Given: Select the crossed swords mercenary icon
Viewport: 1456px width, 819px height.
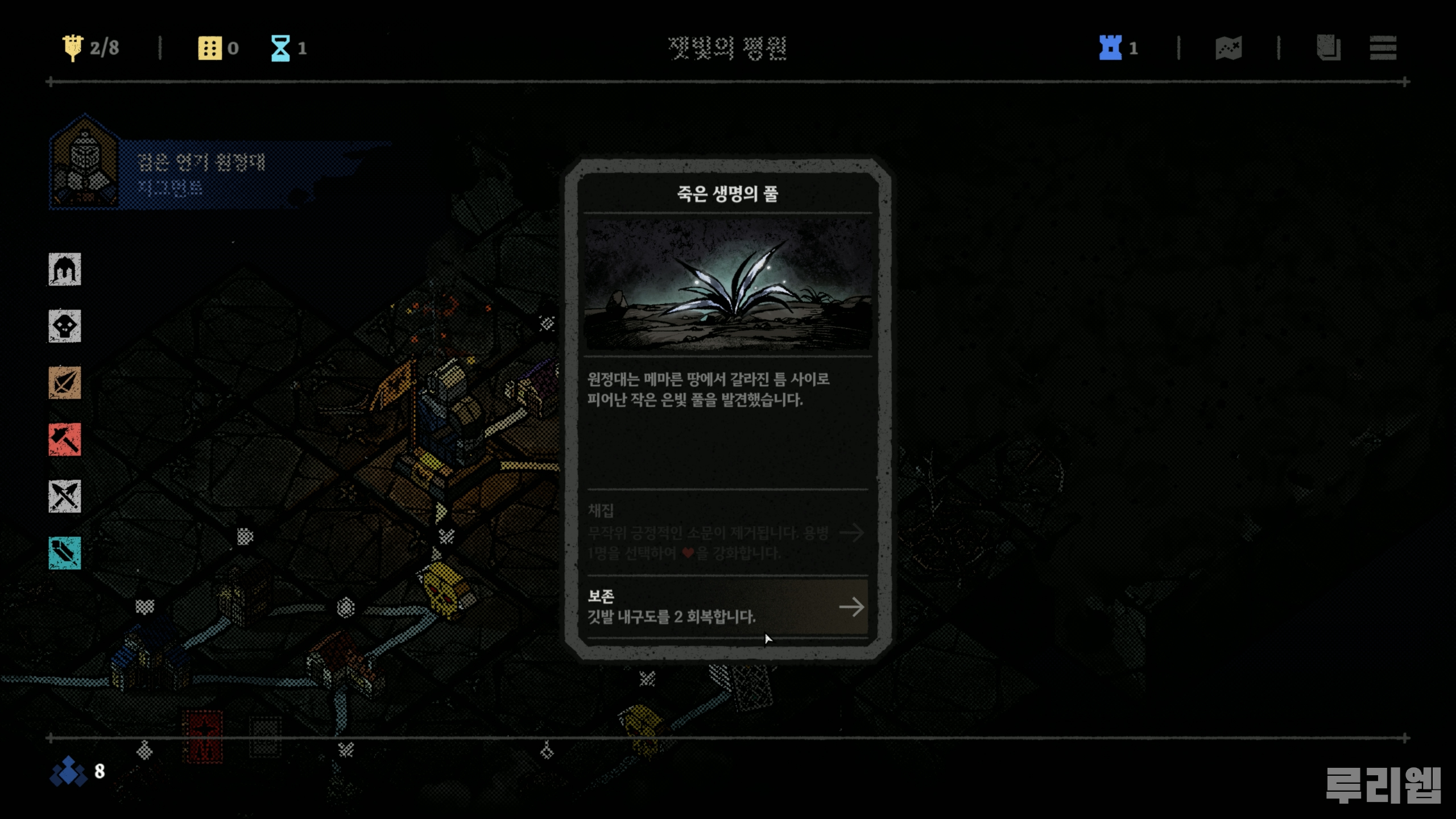Looking at the screenshot, I should [65, 497].
